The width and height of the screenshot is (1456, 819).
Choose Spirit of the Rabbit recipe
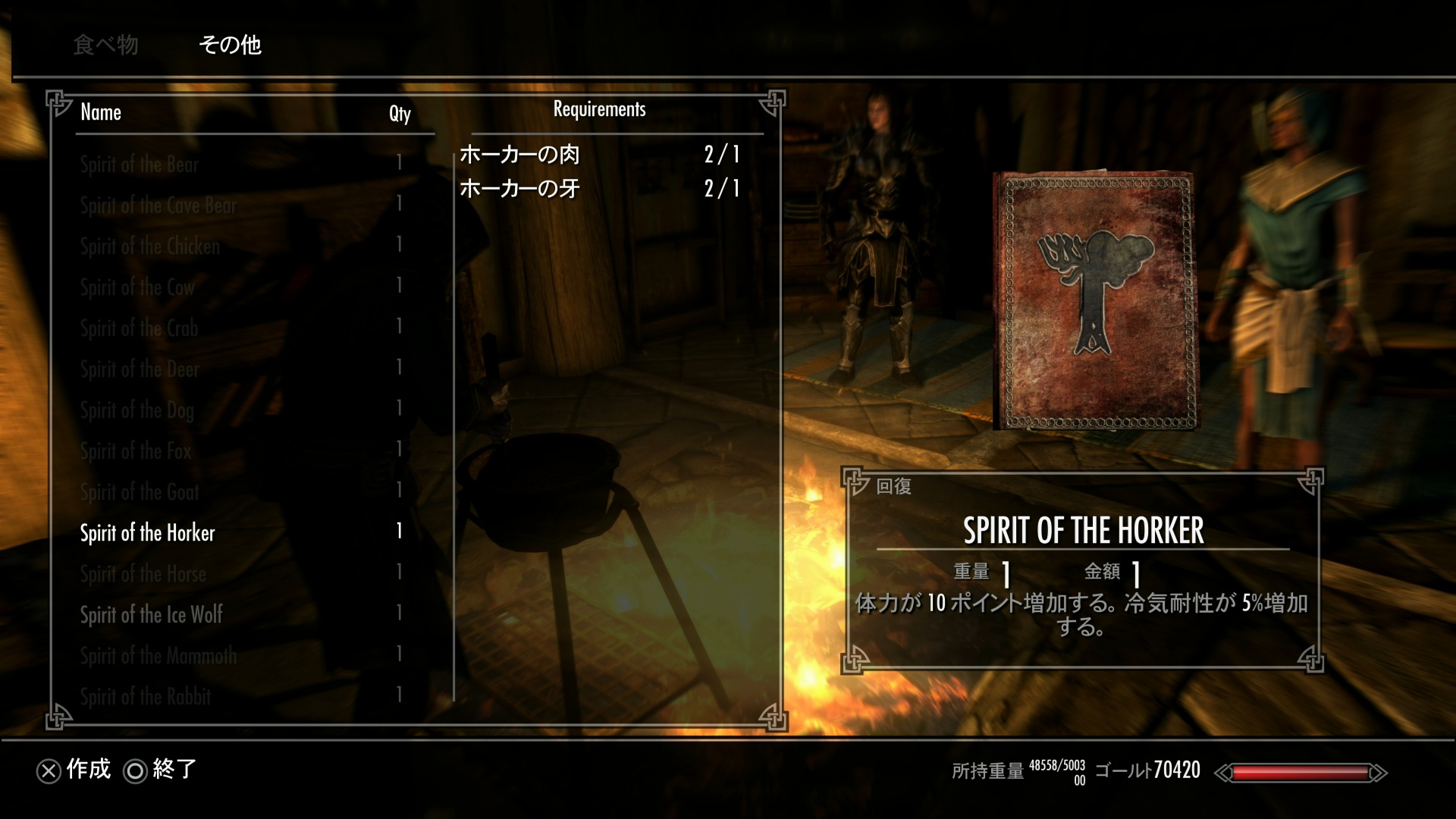146,697
